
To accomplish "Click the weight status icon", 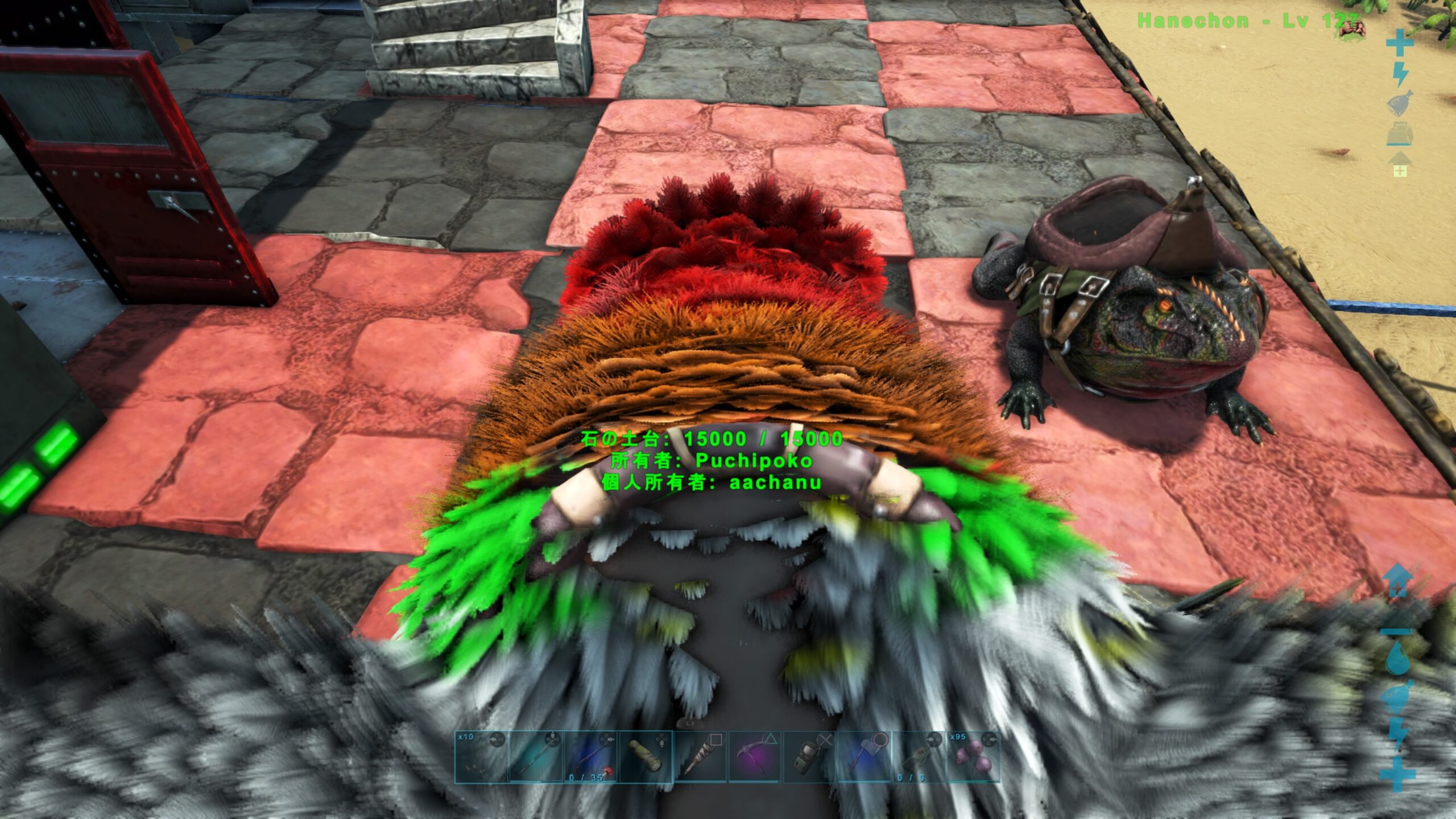I will pos(1400,135).
